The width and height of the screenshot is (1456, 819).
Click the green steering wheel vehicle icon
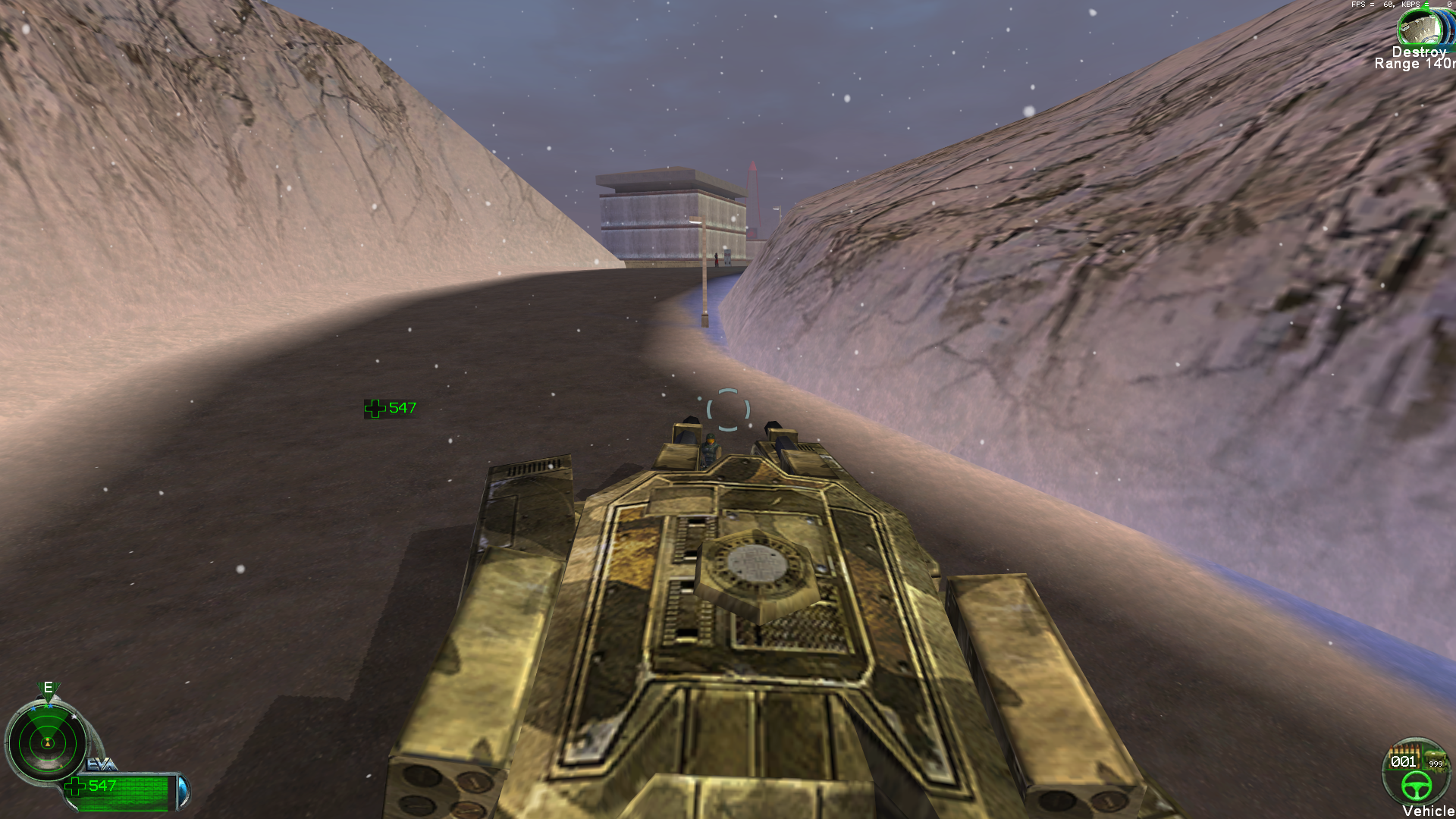point(1415,786)
